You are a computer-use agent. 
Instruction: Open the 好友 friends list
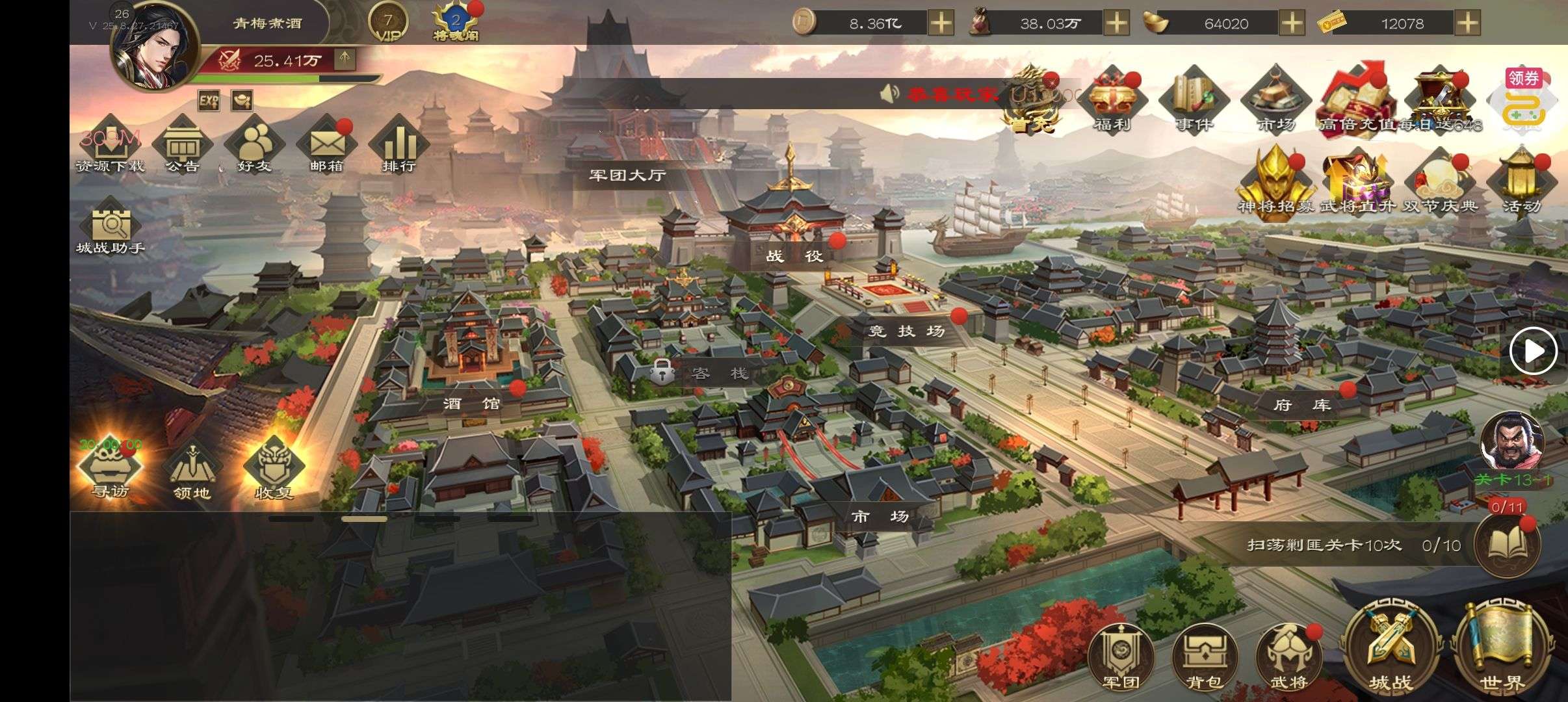254,146
